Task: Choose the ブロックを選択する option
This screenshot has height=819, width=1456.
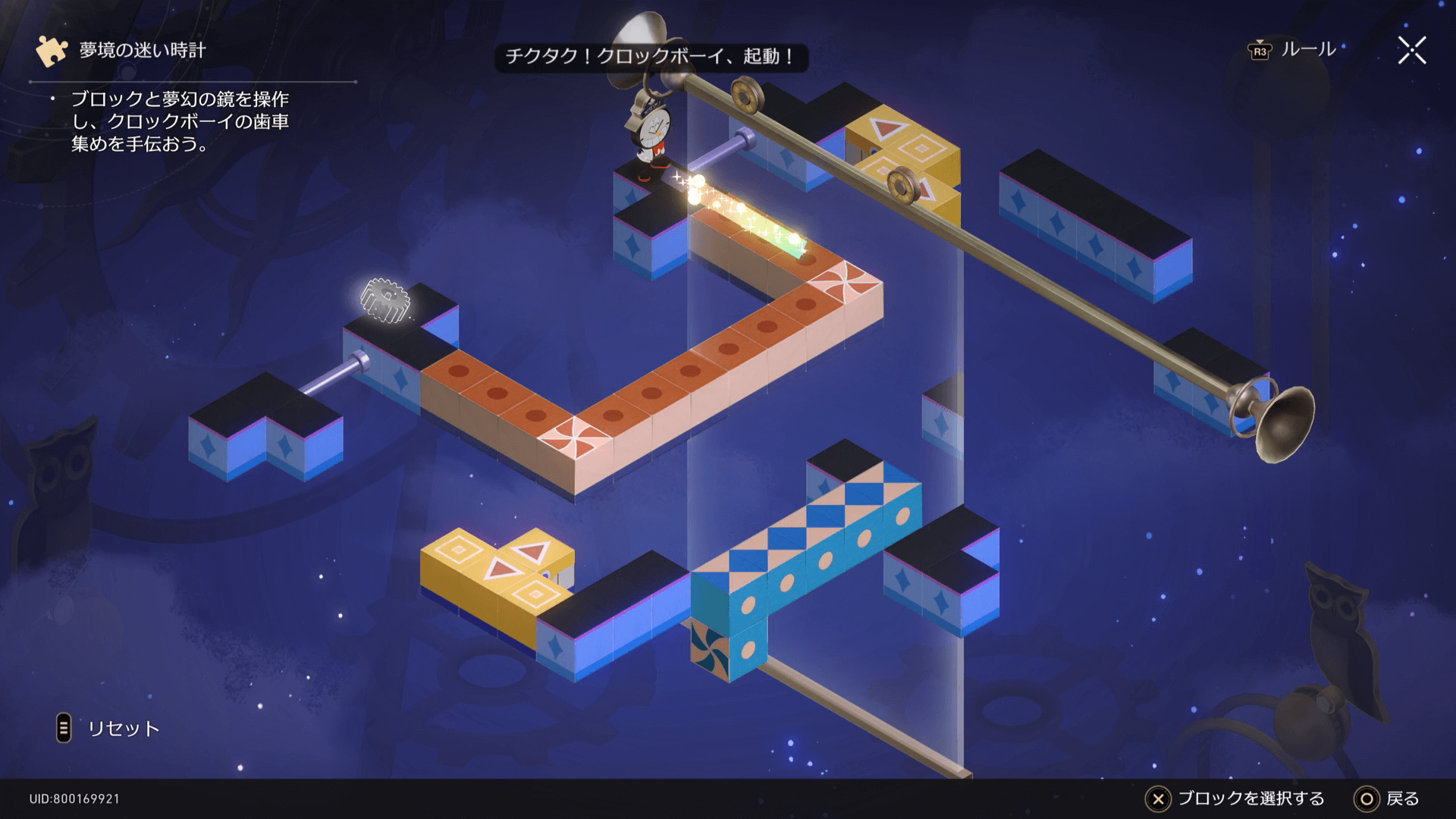Action: pos(1235,799)
